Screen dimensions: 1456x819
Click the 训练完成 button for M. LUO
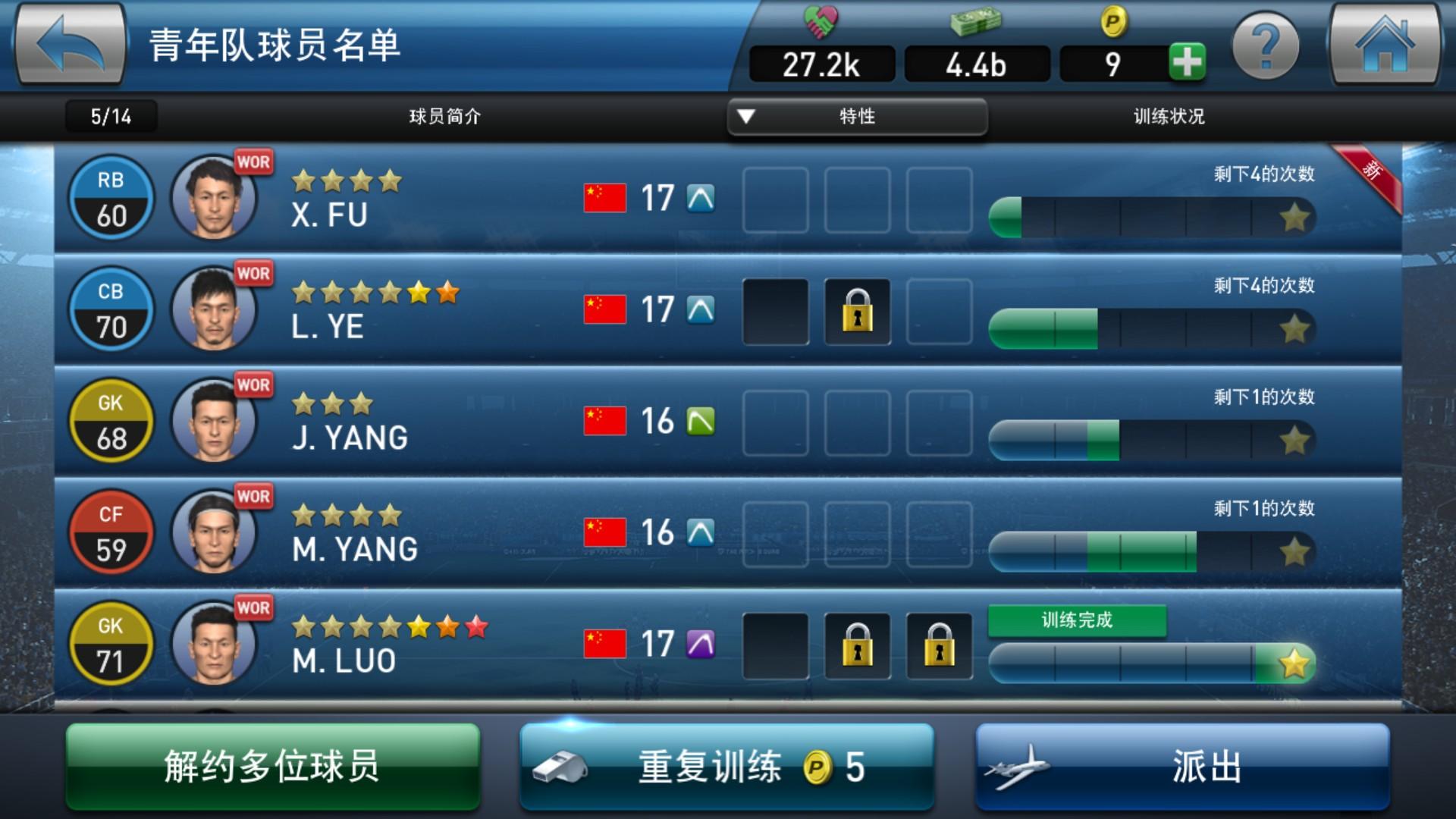click(1077, 619)
